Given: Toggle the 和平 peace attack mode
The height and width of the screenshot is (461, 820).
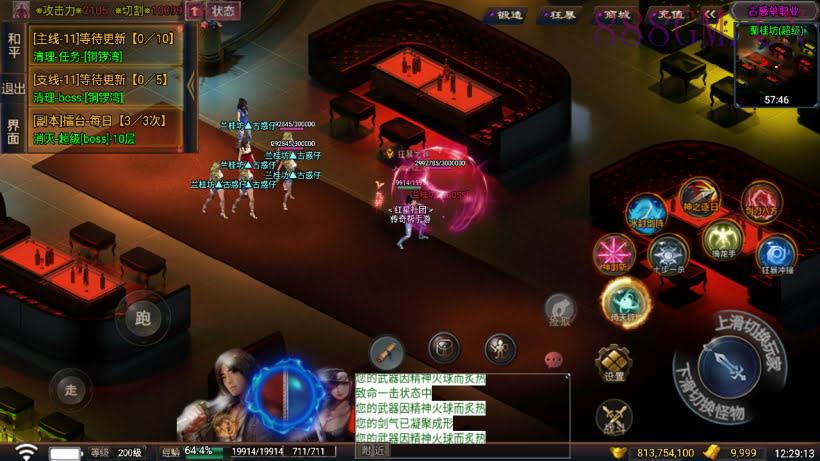Looking at the screenshot, I should click(x=13, y=44).
